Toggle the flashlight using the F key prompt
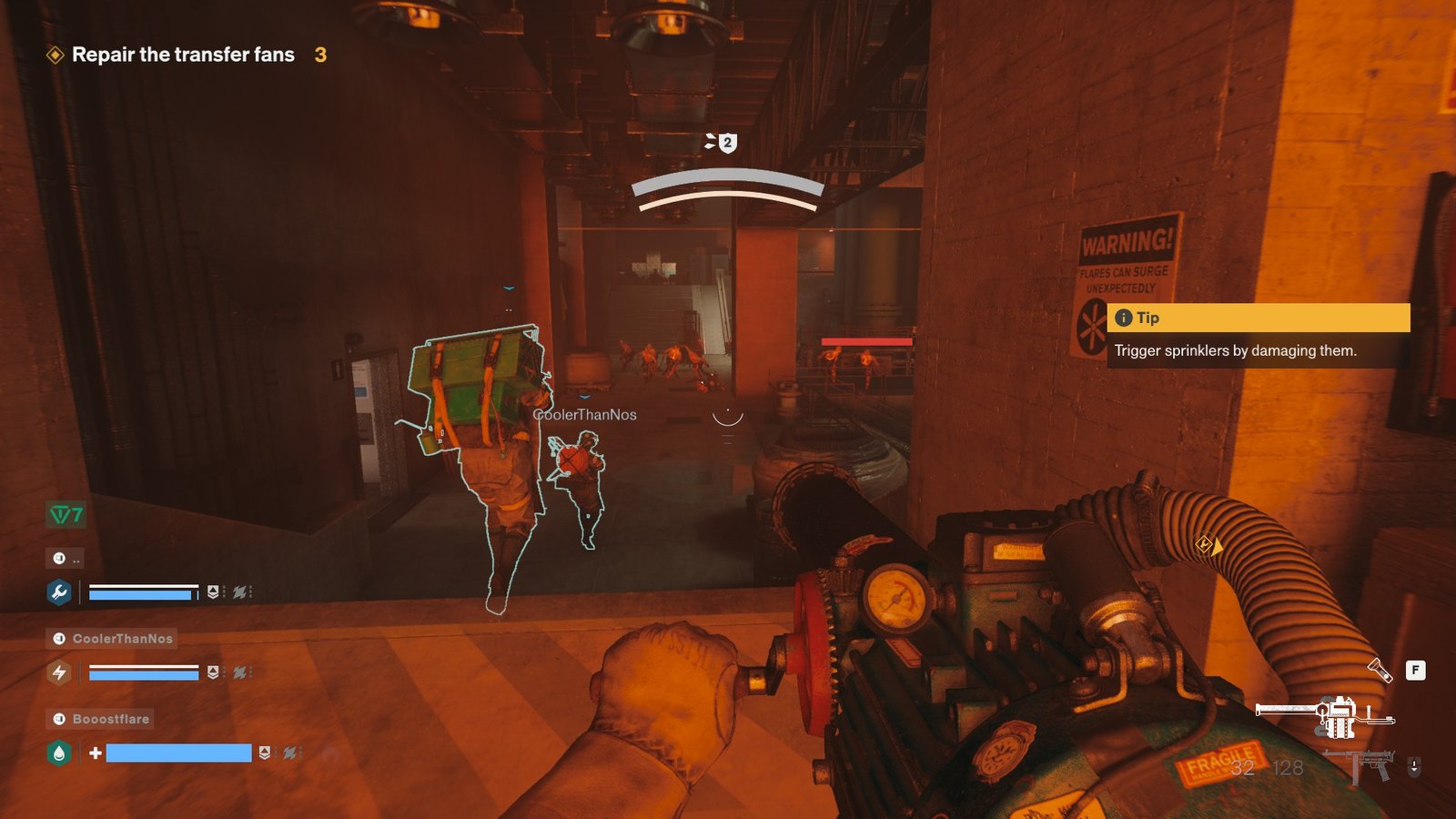 pyautogui.click(x=1416, y=670)
